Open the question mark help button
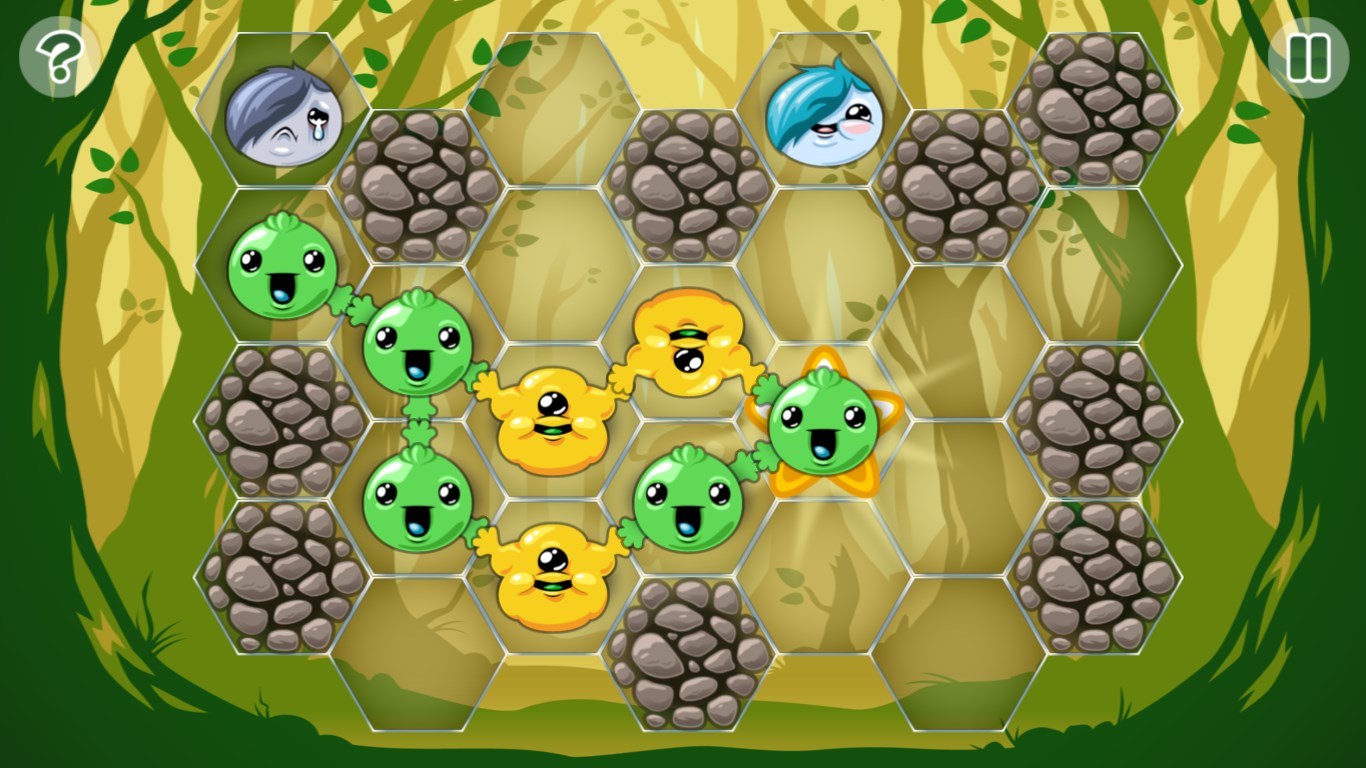1366x768 pixels. point(59,58)
